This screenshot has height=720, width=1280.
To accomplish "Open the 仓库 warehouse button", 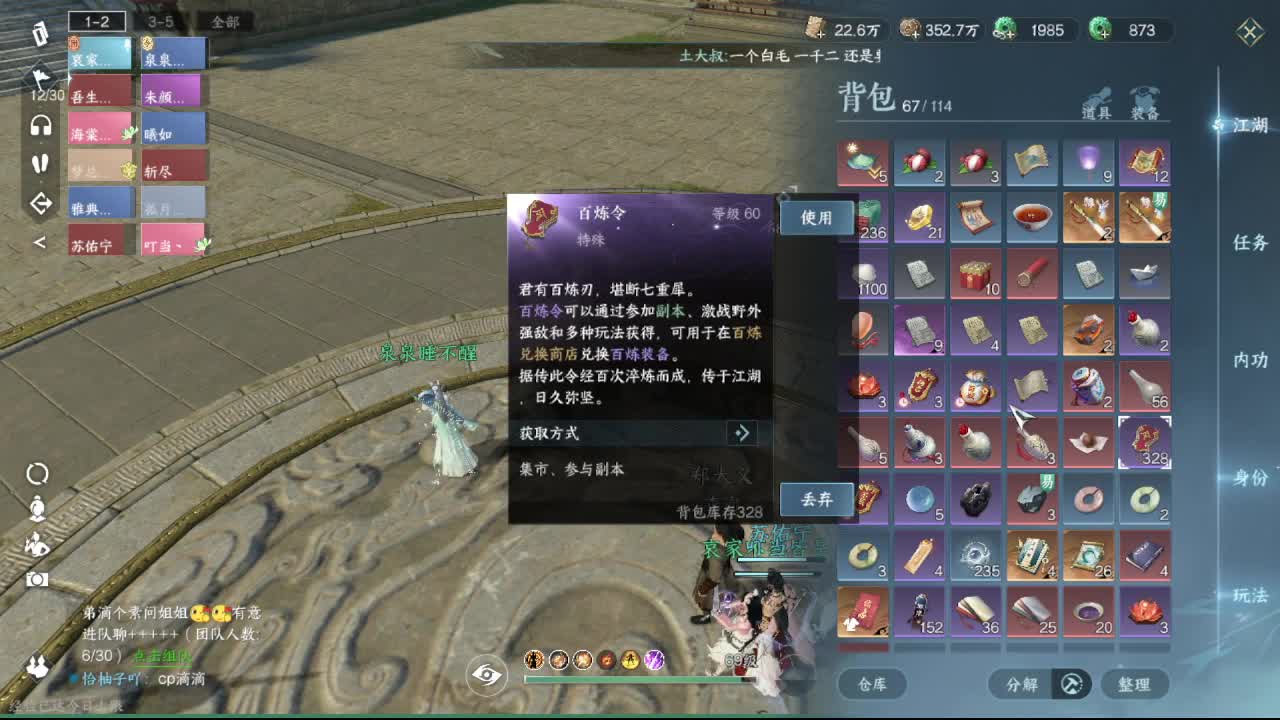I will click(x=875, y=685).
